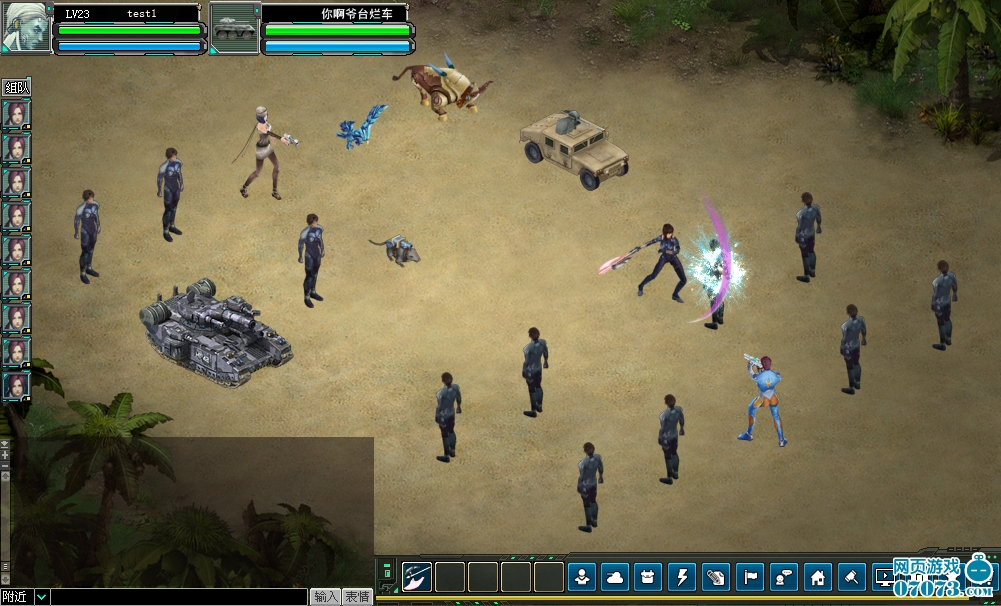Select the armored vehicle portrait
This screenshot has width=1001, height=606.
point(234,27)
